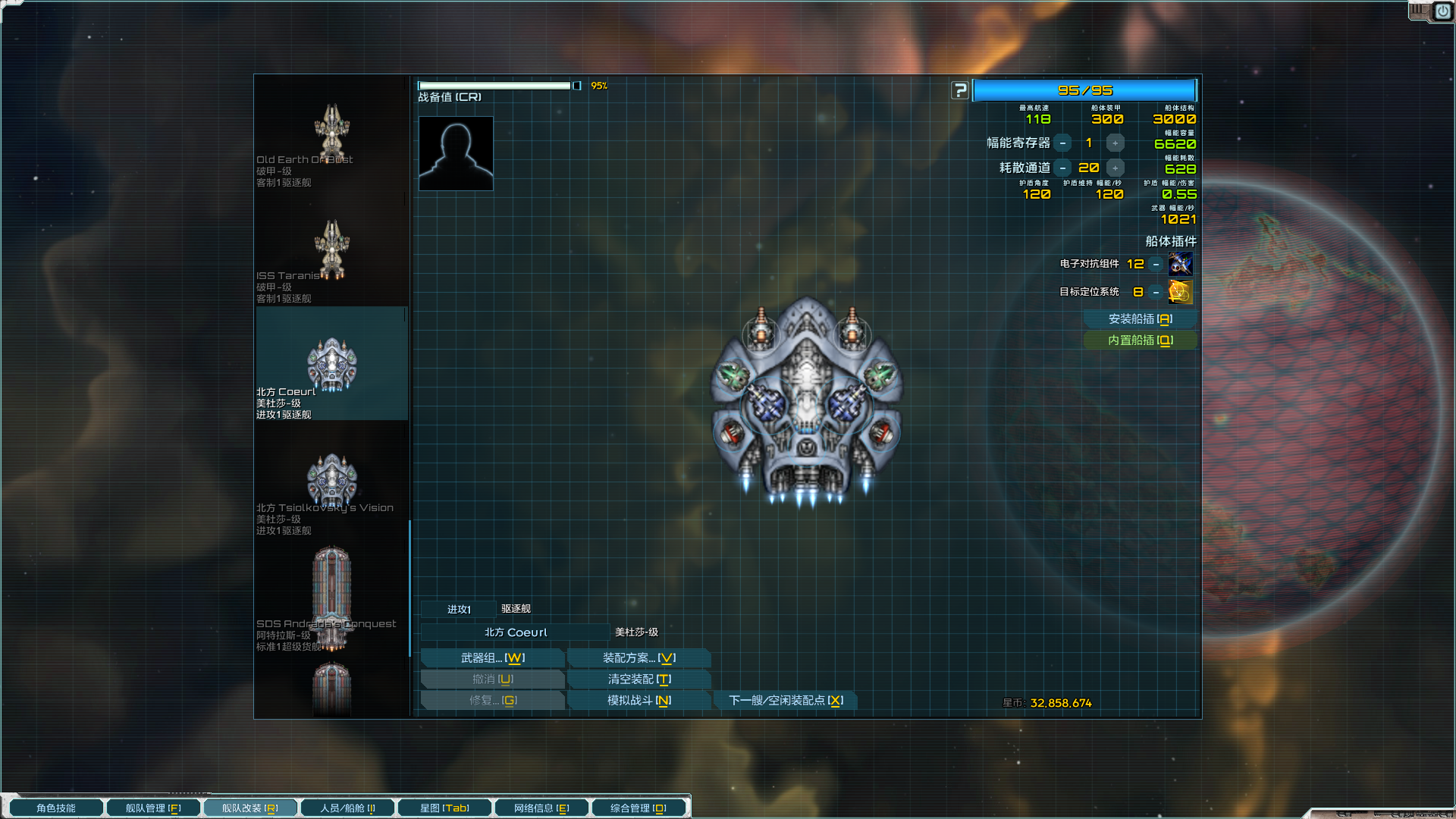Open 装配方案 loadout variants

639,658
